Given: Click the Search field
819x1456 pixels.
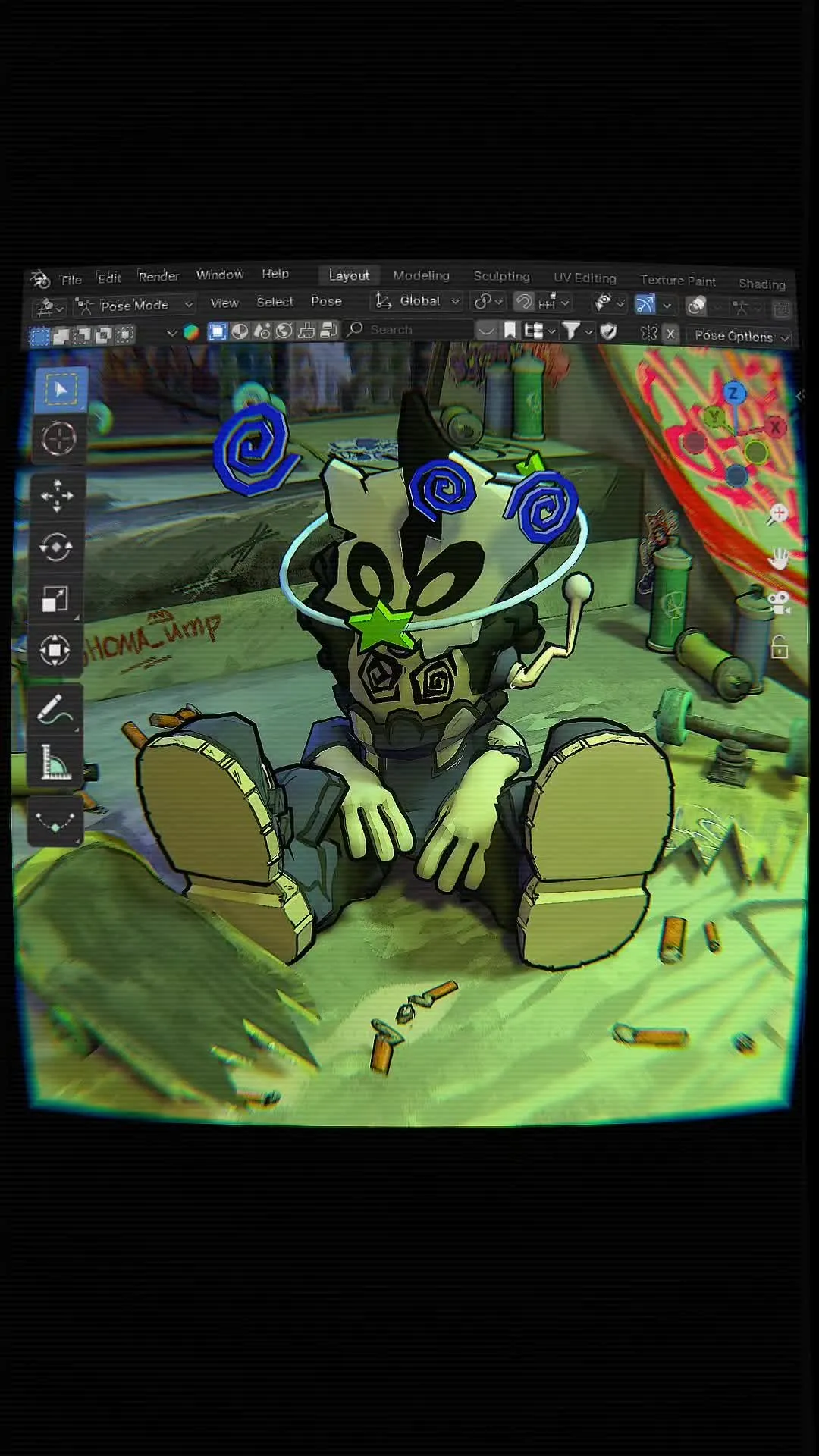Looking at the screenshot, I should 409,330.
